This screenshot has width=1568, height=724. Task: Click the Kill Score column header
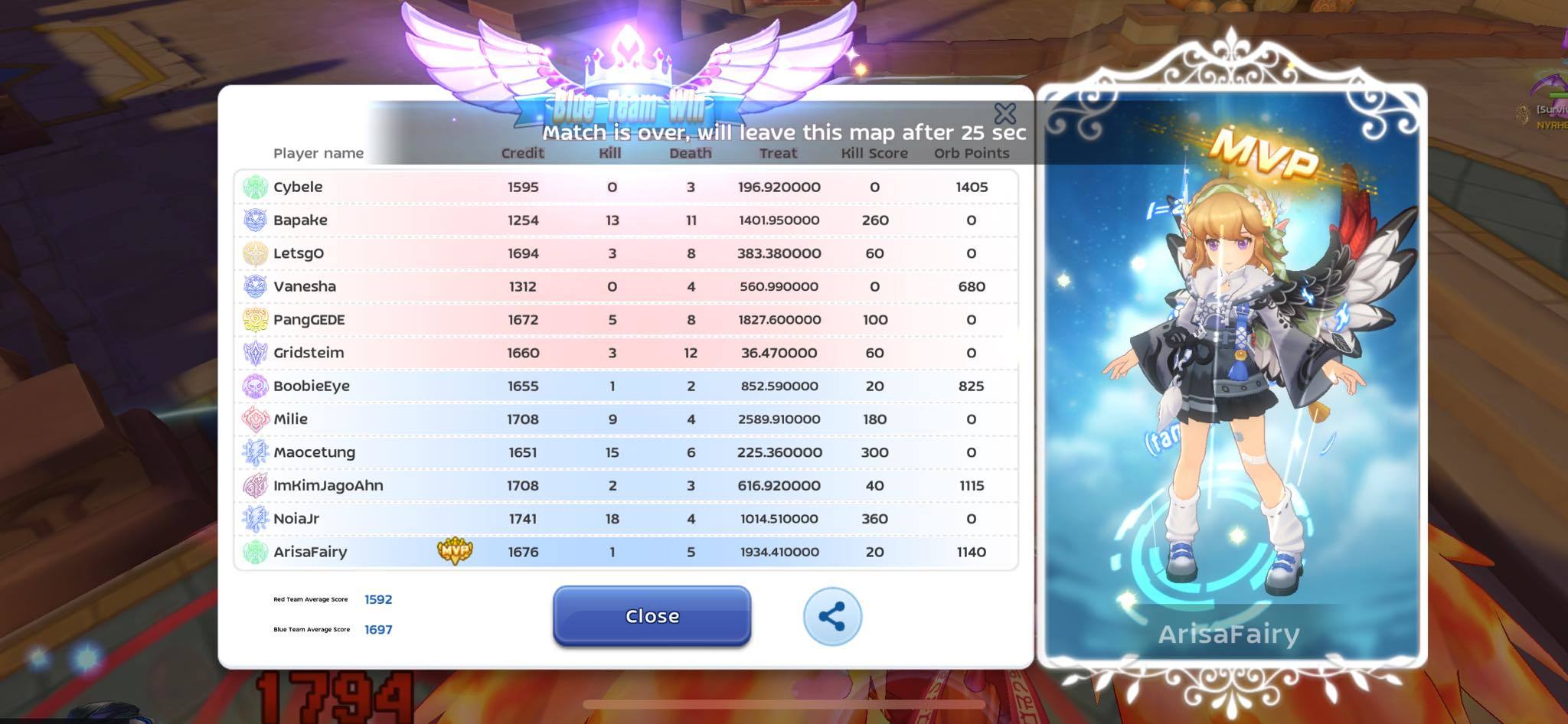pos(872,152)
